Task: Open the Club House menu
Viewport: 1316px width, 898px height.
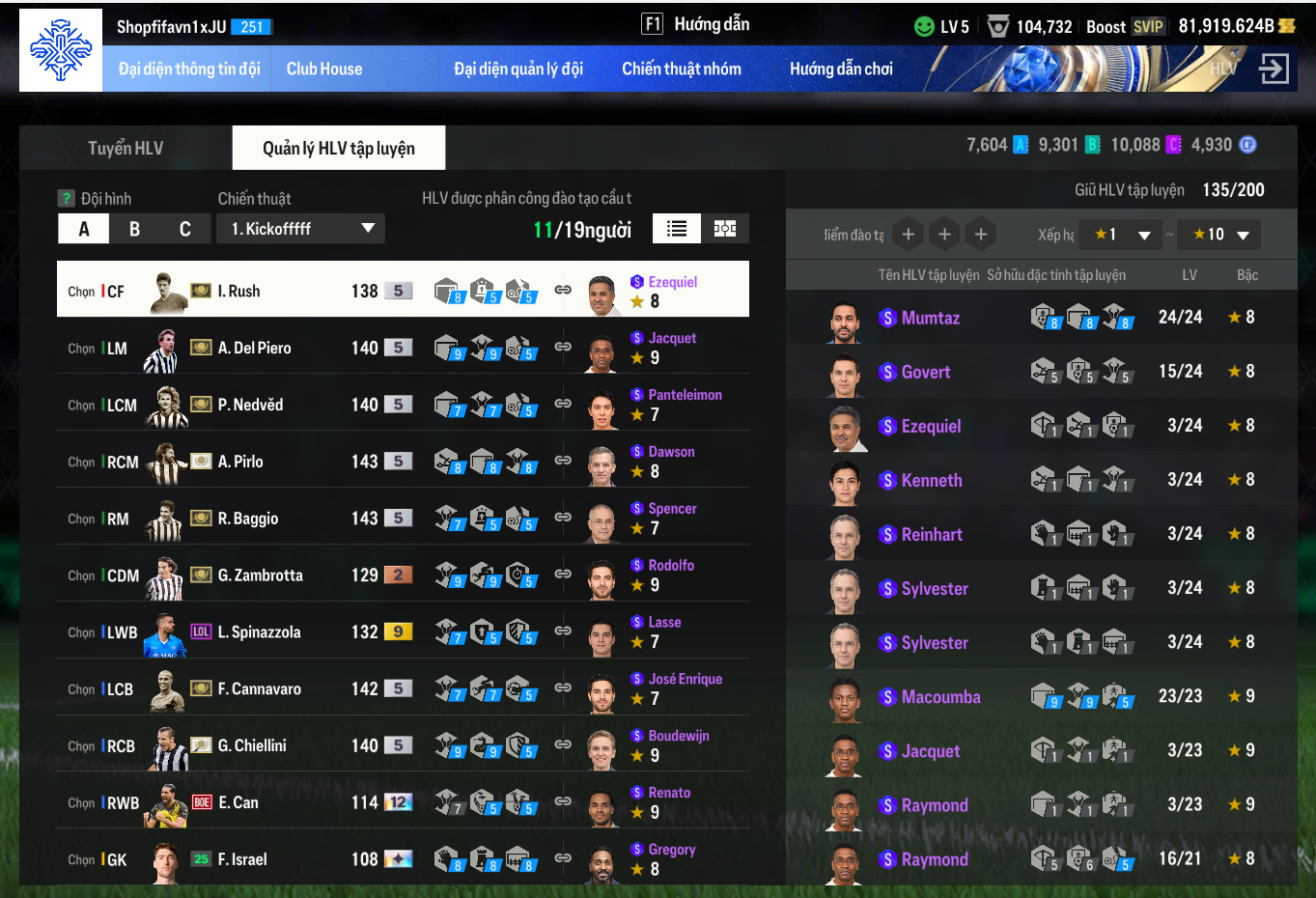Action: (x=324, y=69)
